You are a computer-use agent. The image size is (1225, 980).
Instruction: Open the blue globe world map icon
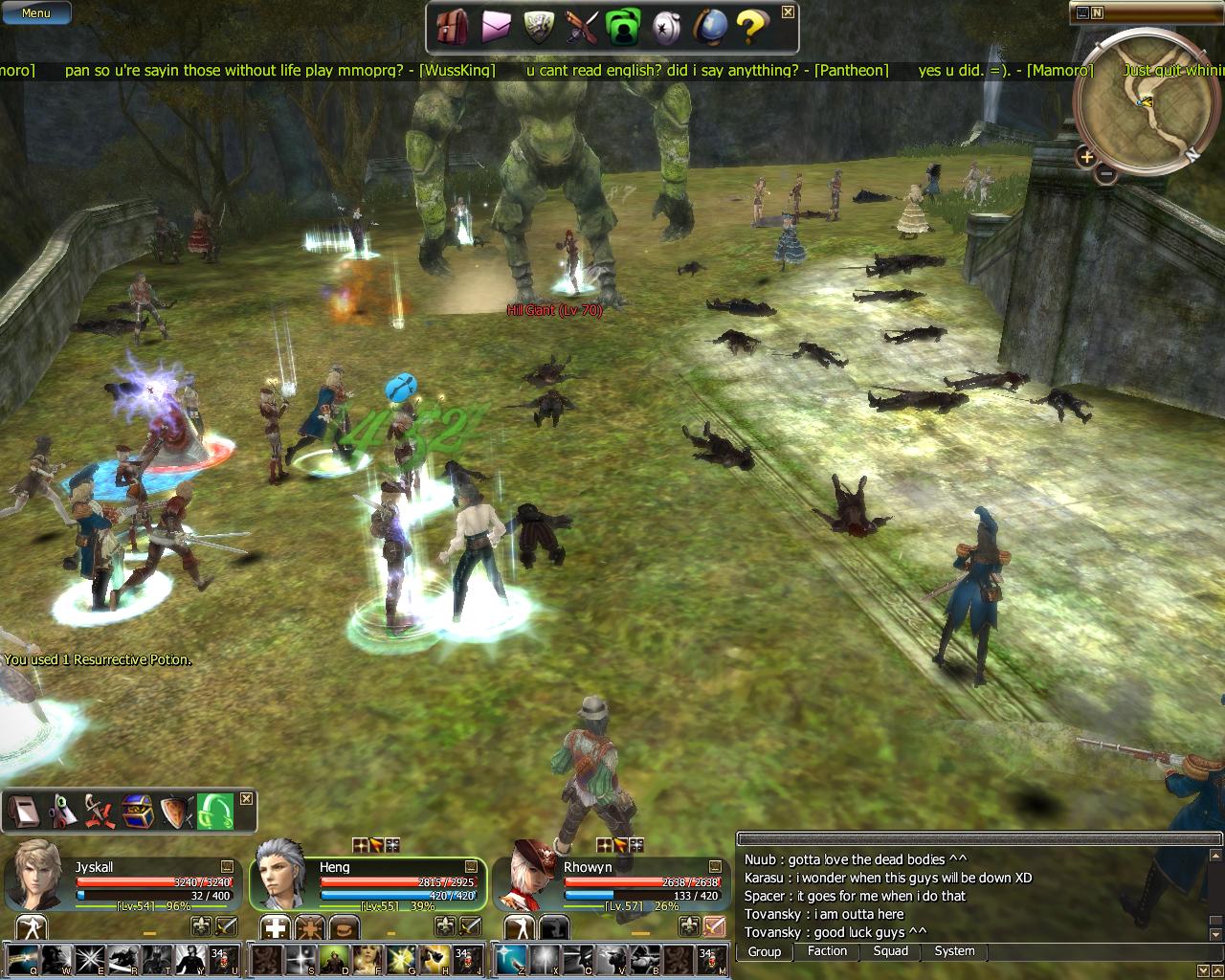[x=709, y=28]
